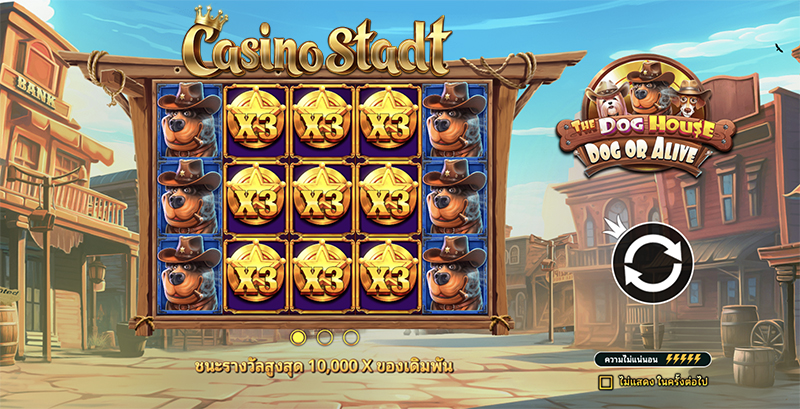
Task: Tick the don't show next time checkbox
Action: coord(605,381)
